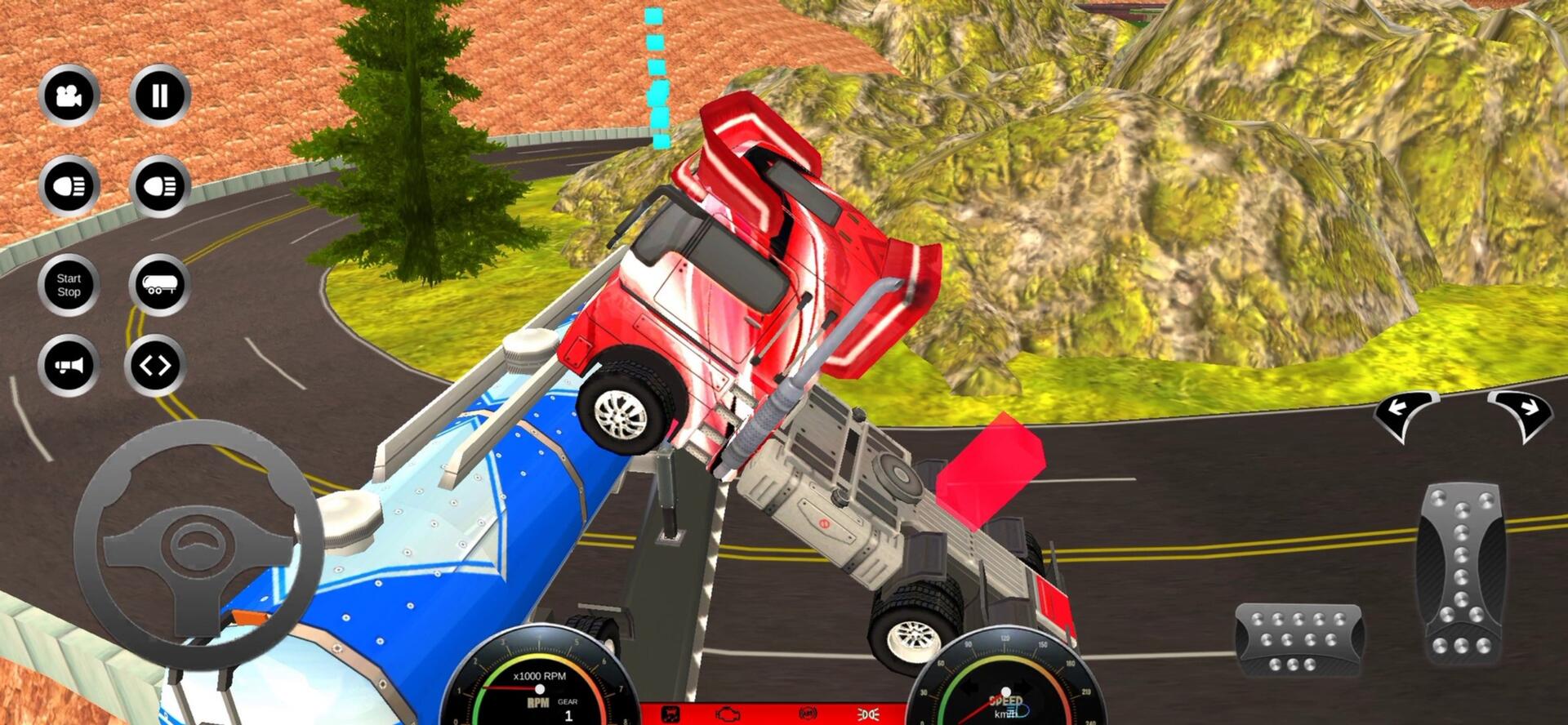
Task: Click the angle brackets control button
Action: click(x=155, y=365)
